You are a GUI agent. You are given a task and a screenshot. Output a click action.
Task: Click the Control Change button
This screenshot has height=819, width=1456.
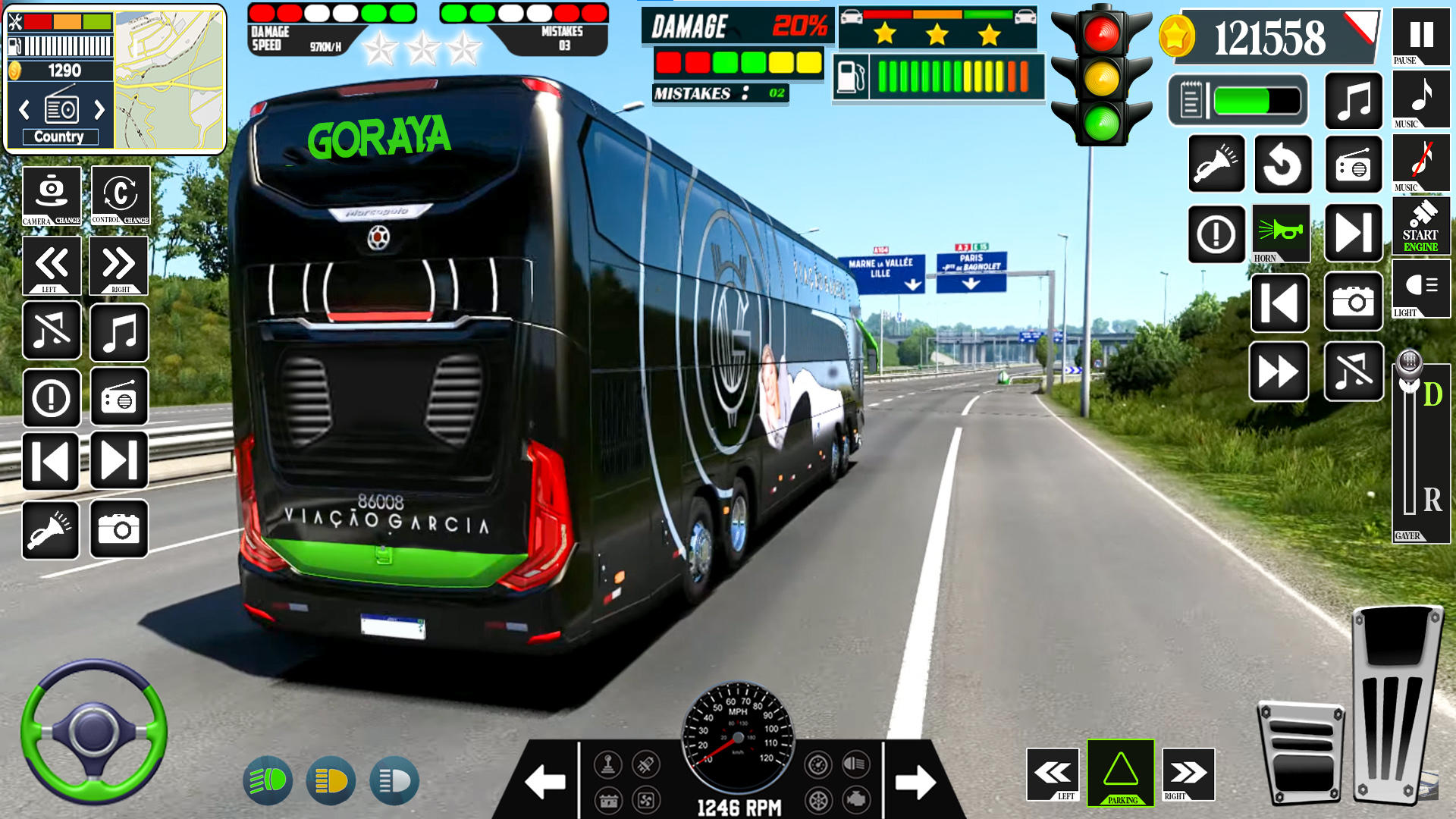click(121, 196)
